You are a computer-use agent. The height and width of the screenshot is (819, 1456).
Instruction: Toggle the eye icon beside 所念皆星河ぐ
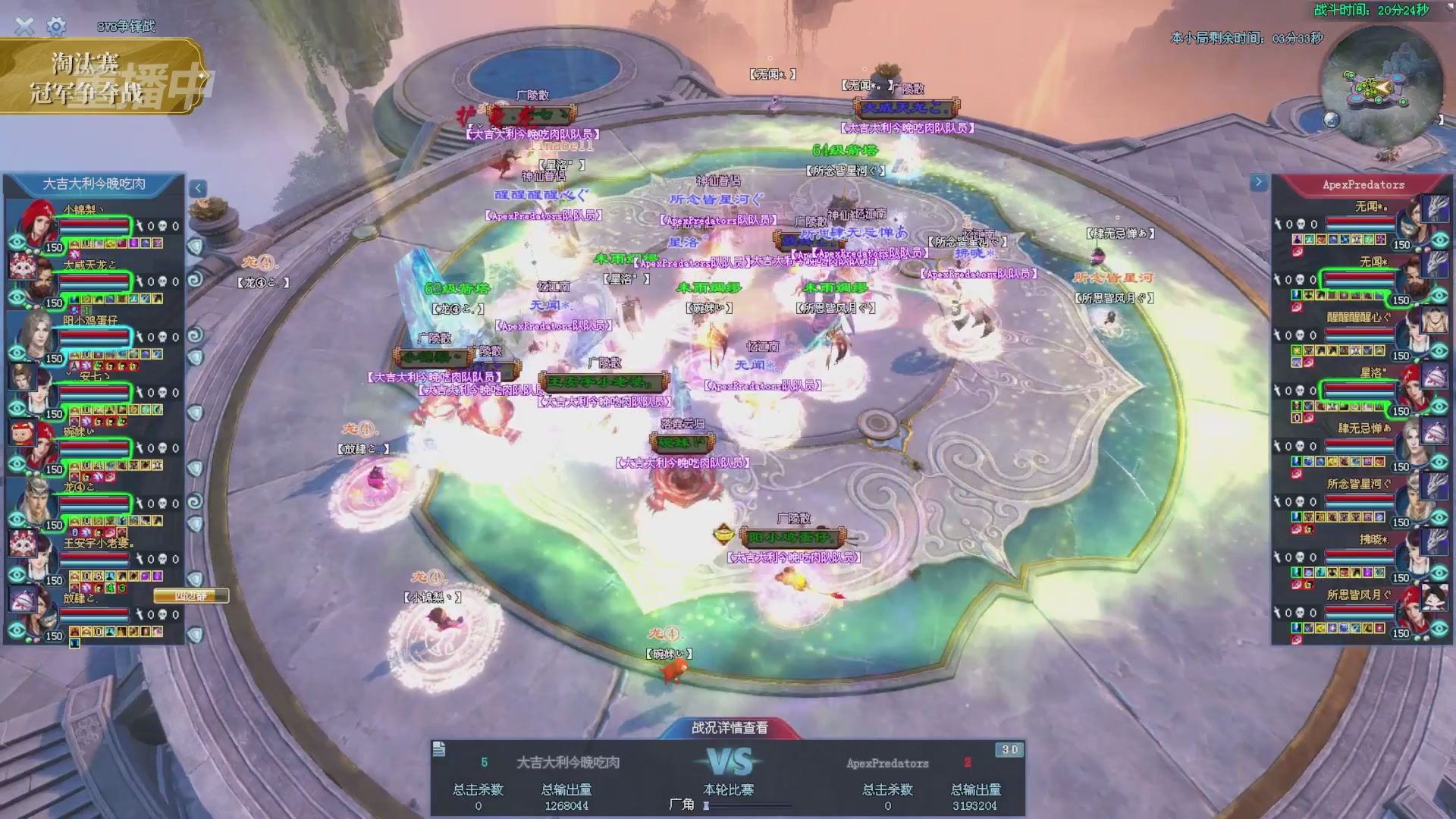click(x=1440, y=517)
